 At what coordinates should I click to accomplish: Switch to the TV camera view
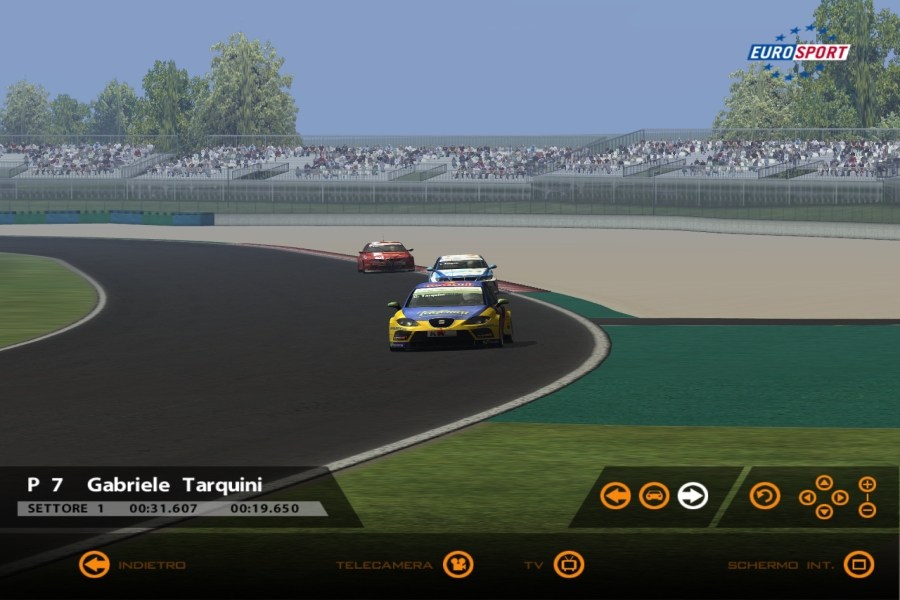pos(568,565)
